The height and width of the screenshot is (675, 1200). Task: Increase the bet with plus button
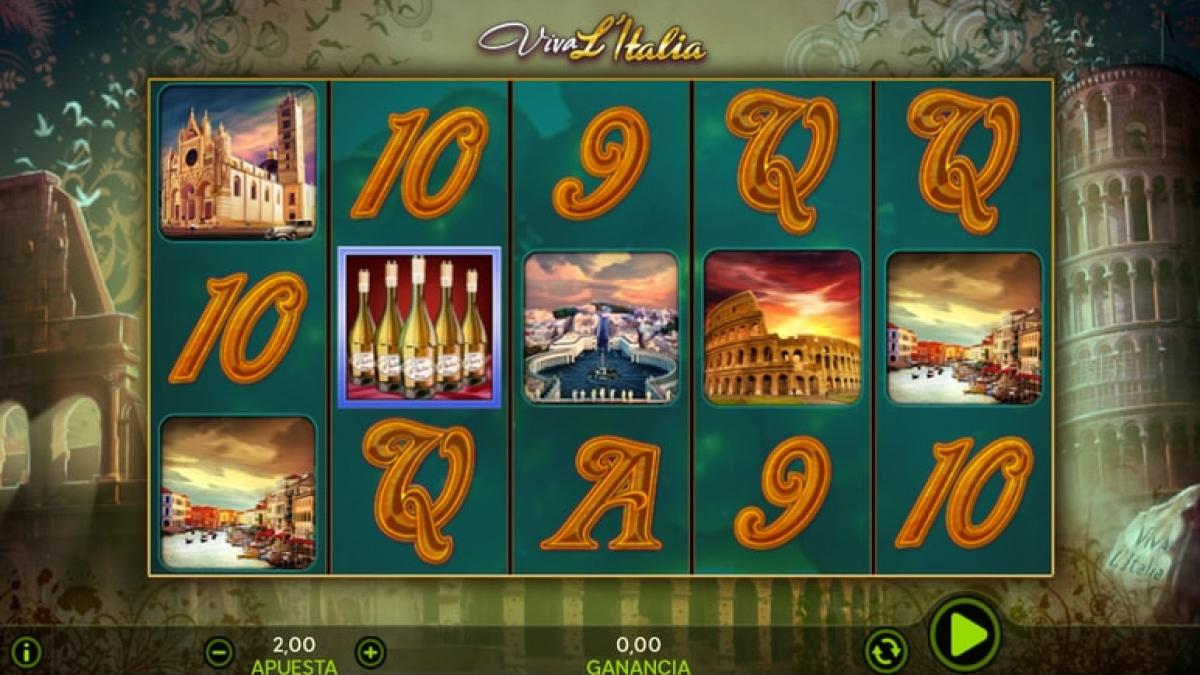pos(370,653)
